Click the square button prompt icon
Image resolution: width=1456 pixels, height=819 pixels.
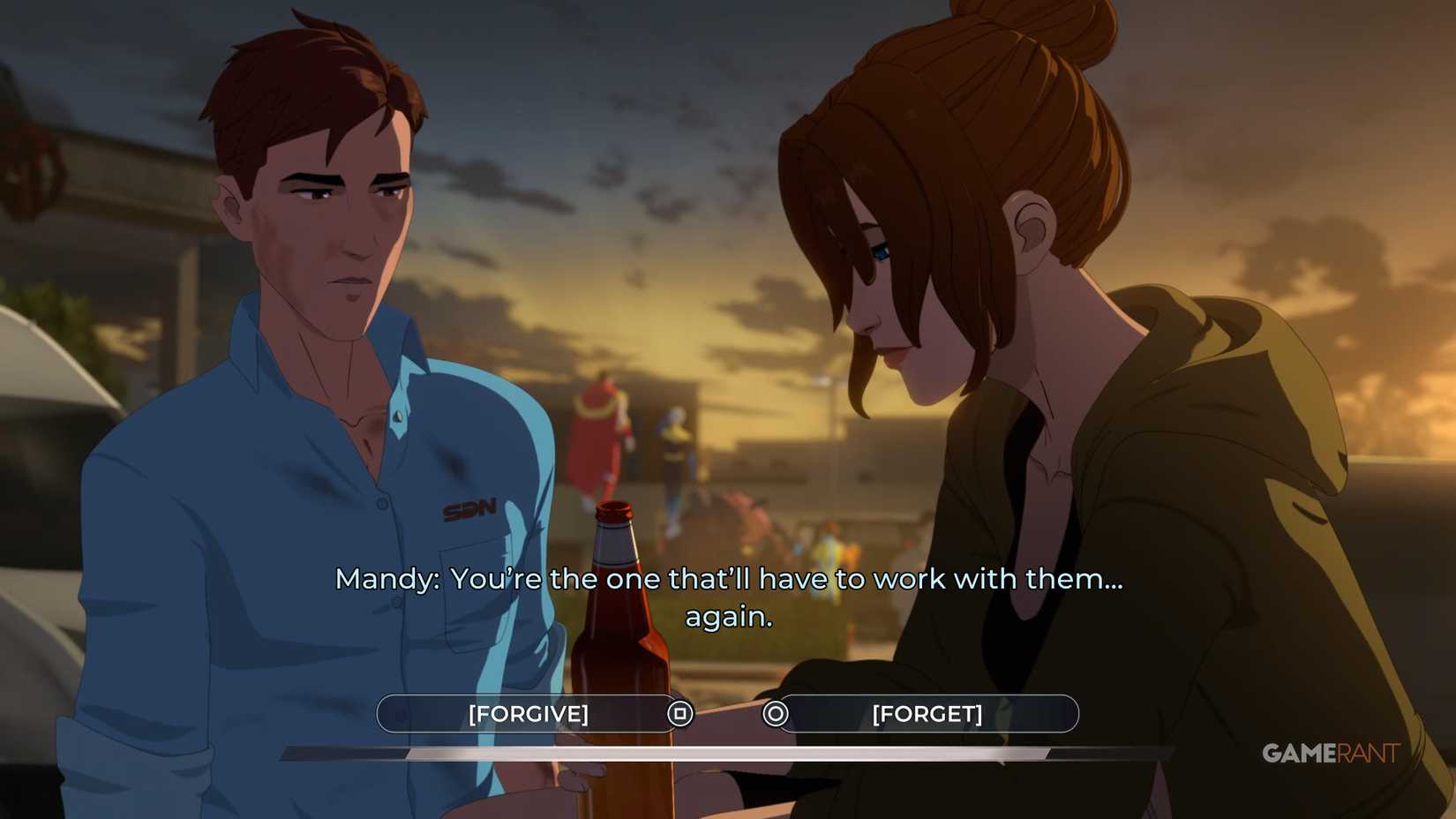coord(679,713)
